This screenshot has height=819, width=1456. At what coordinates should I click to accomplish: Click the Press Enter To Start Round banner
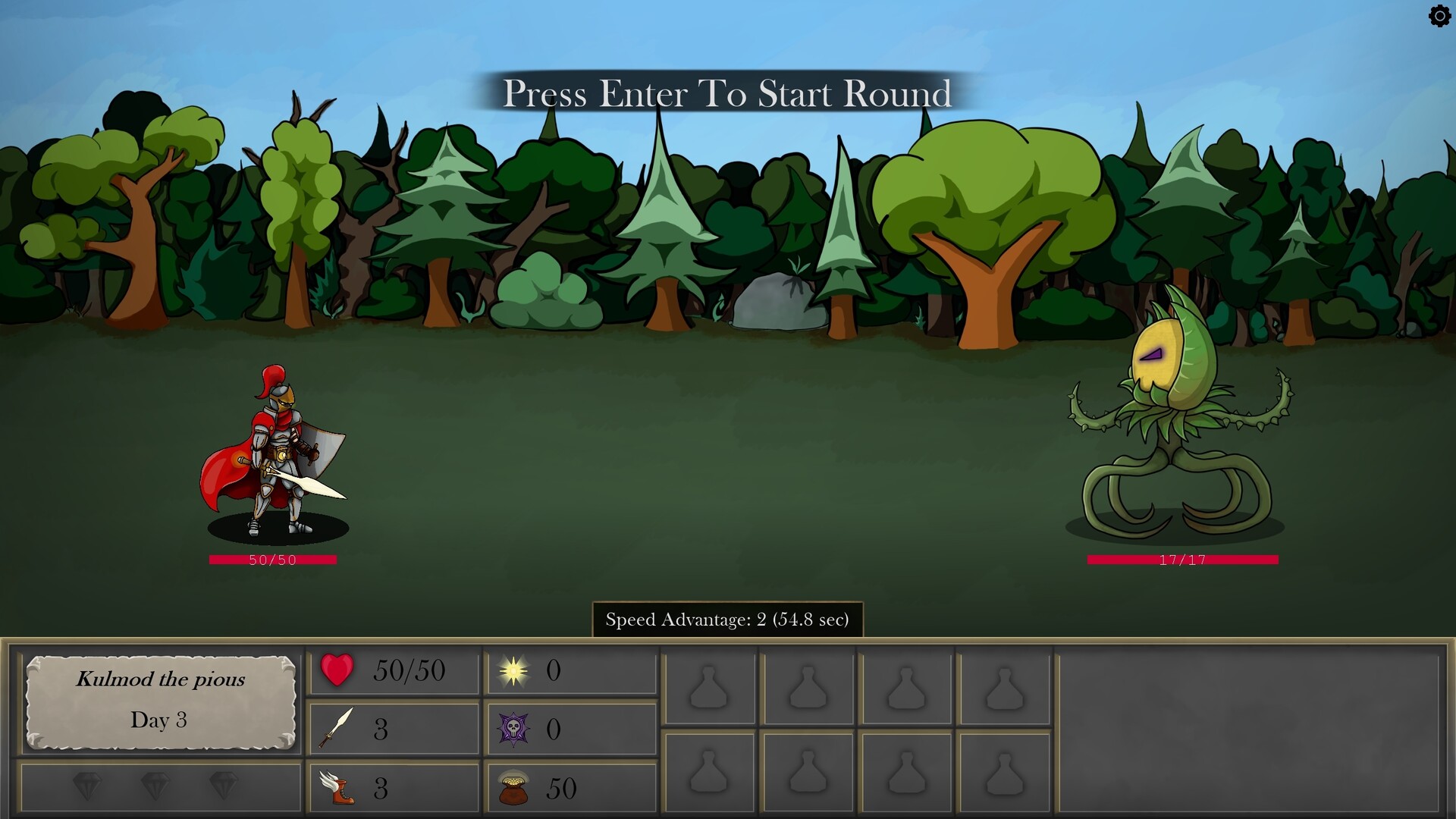click(726, 94)
